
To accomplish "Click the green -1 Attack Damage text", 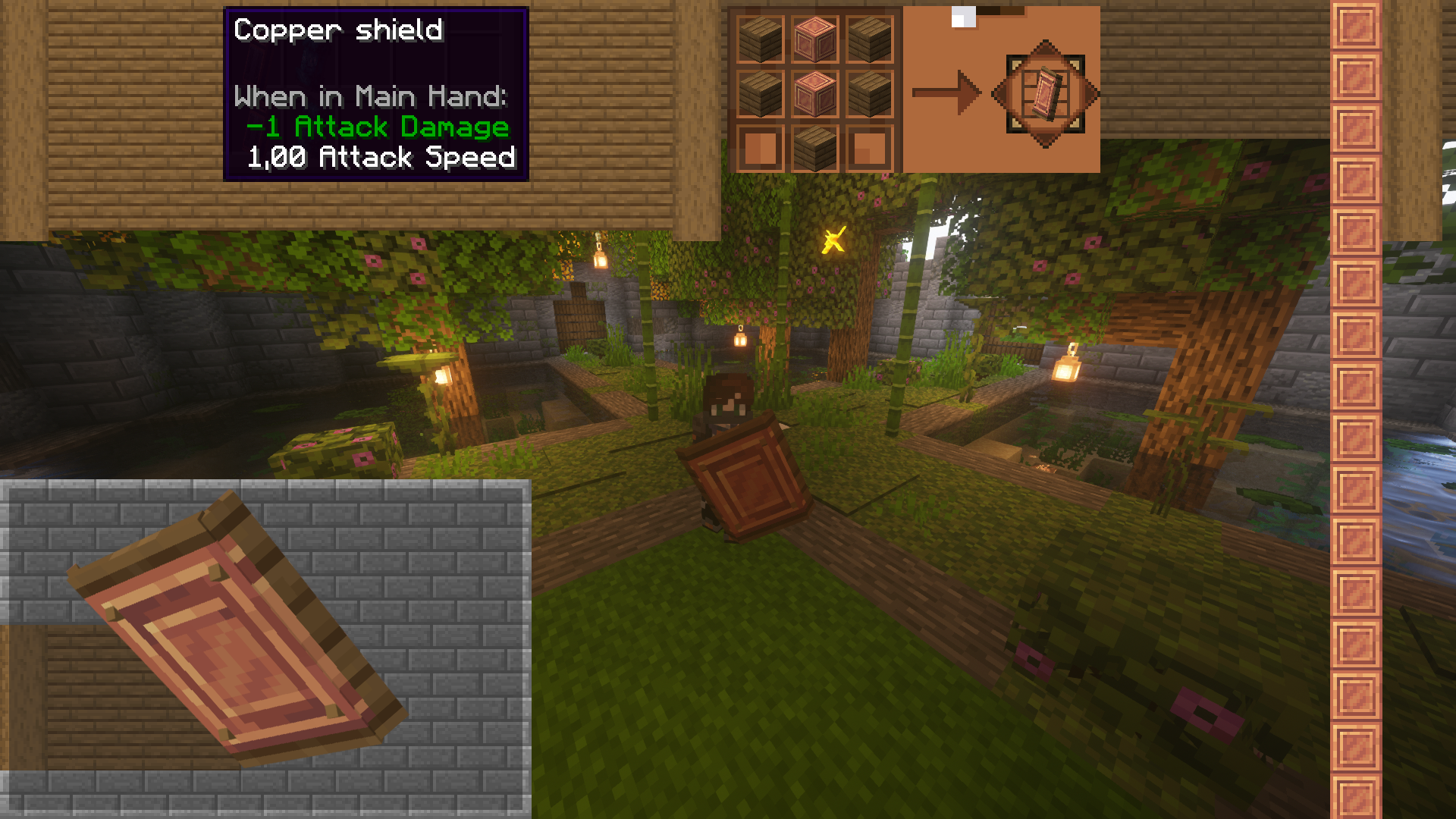I will click(377, 127).
